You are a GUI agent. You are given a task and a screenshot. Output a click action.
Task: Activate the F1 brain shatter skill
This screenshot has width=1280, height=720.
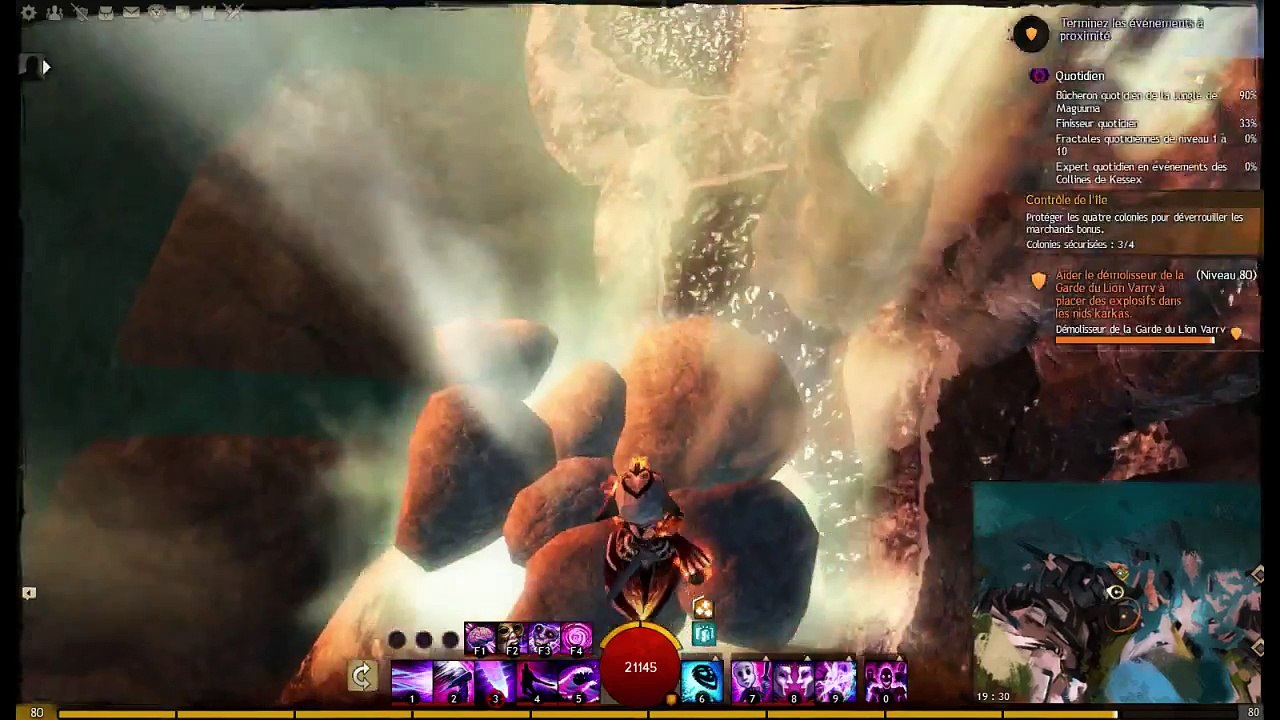point(481,638)
